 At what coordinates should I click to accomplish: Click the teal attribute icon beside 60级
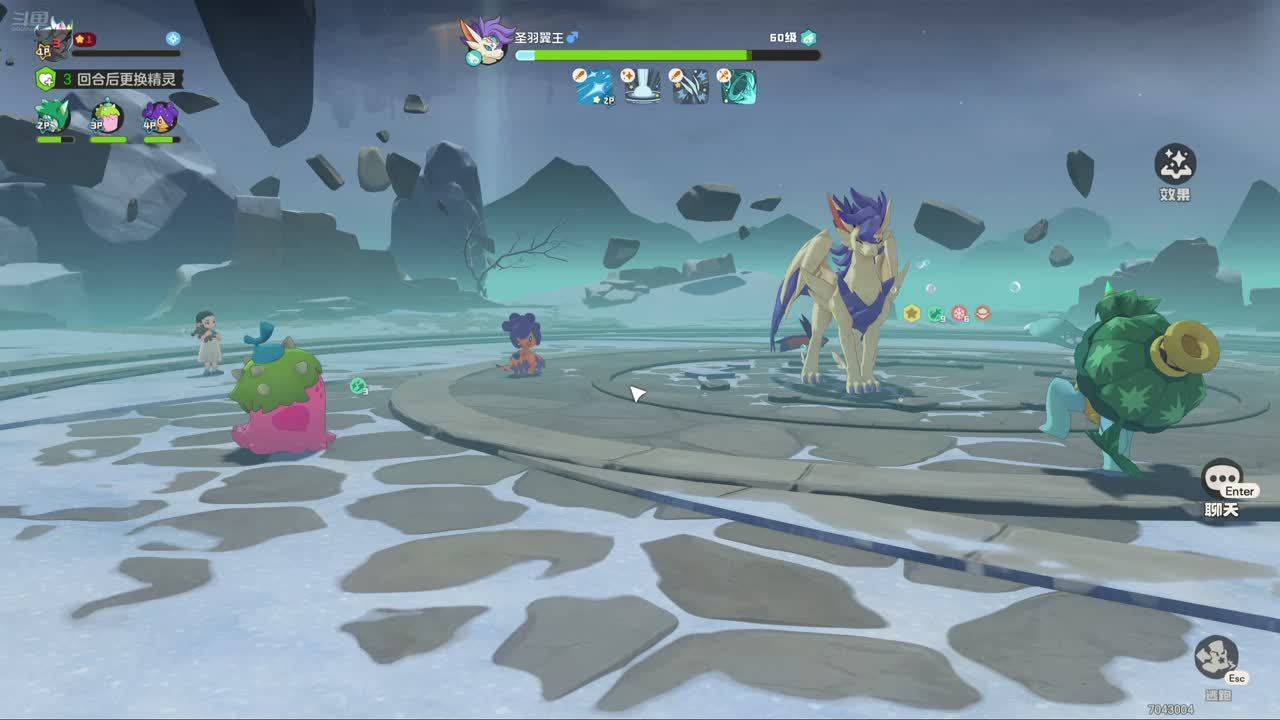[x=808, y=38]
